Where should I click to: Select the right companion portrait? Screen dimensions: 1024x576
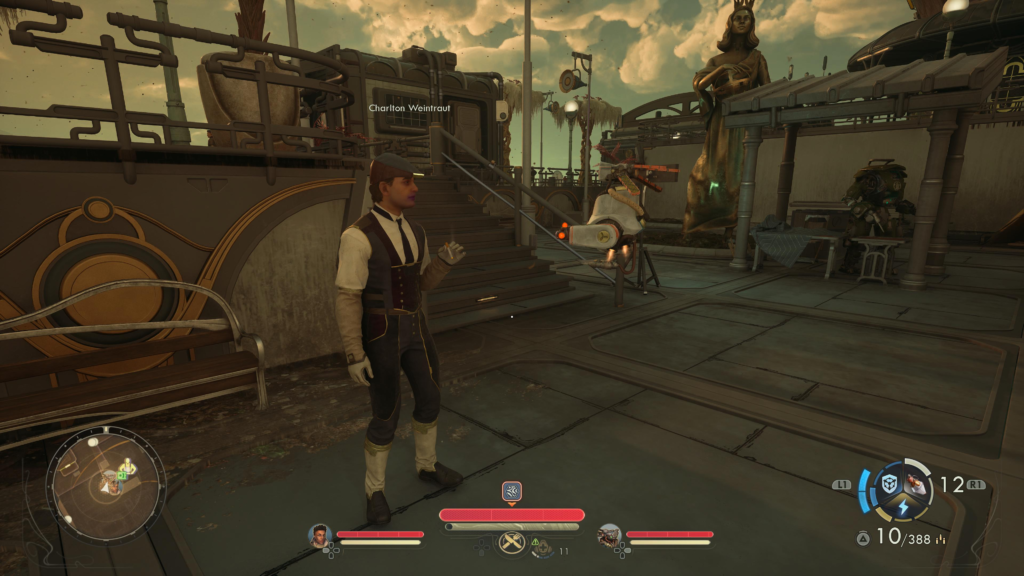609,535
